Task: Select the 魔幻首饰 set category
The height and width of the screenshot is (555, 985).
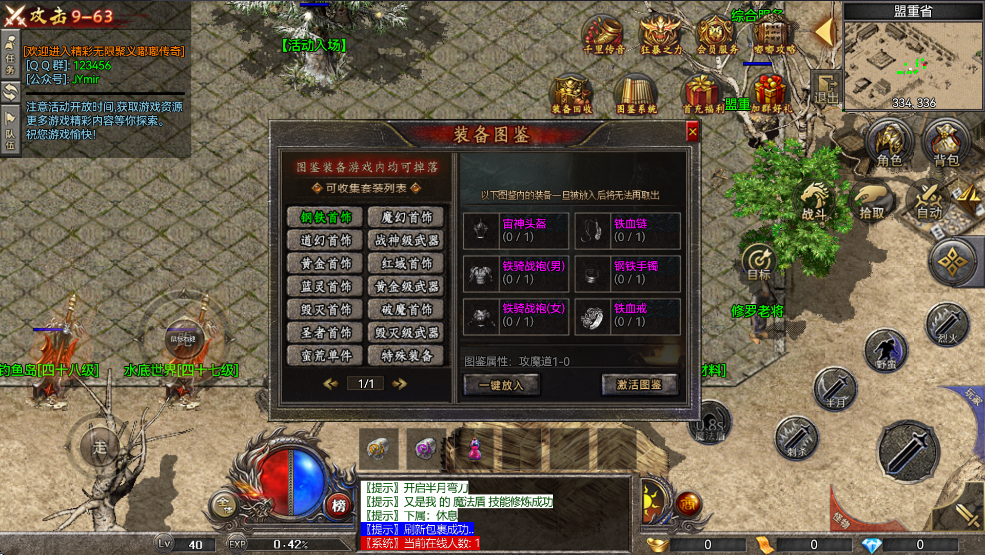Action: click(x=406, y=217)
